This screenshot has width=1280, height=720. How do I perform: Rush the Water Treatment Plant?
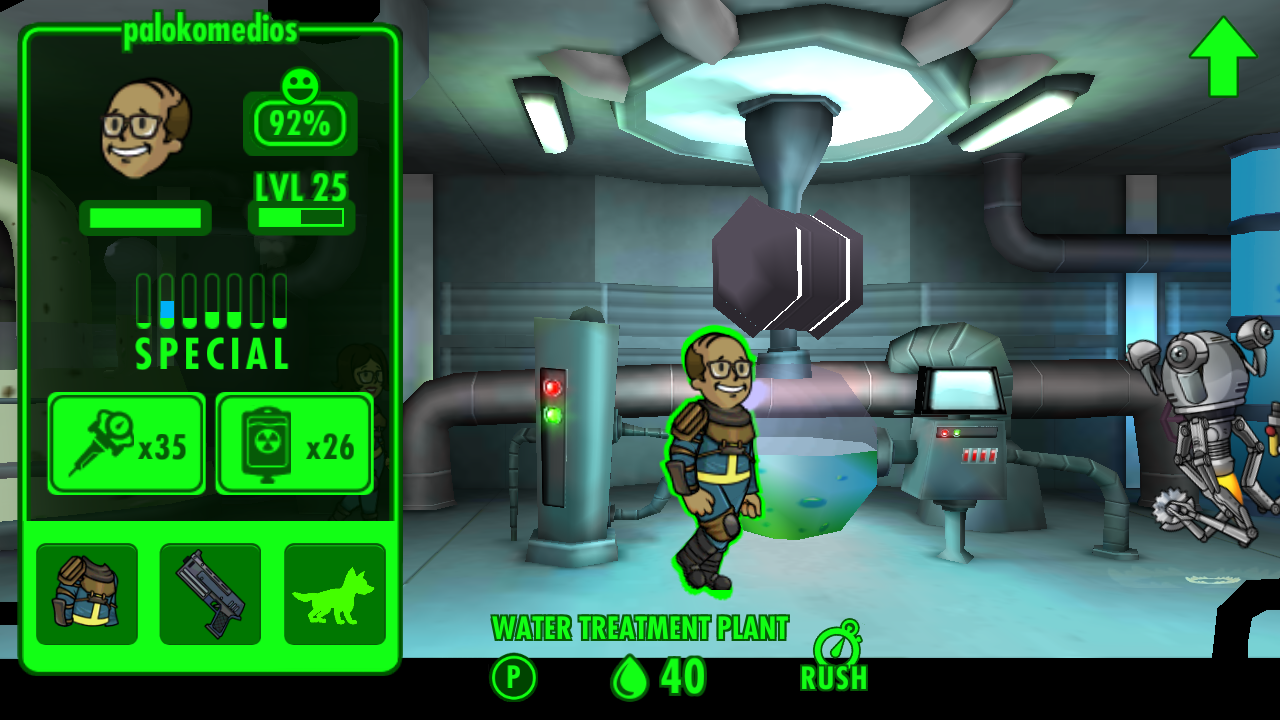click(x=834, y=659)
